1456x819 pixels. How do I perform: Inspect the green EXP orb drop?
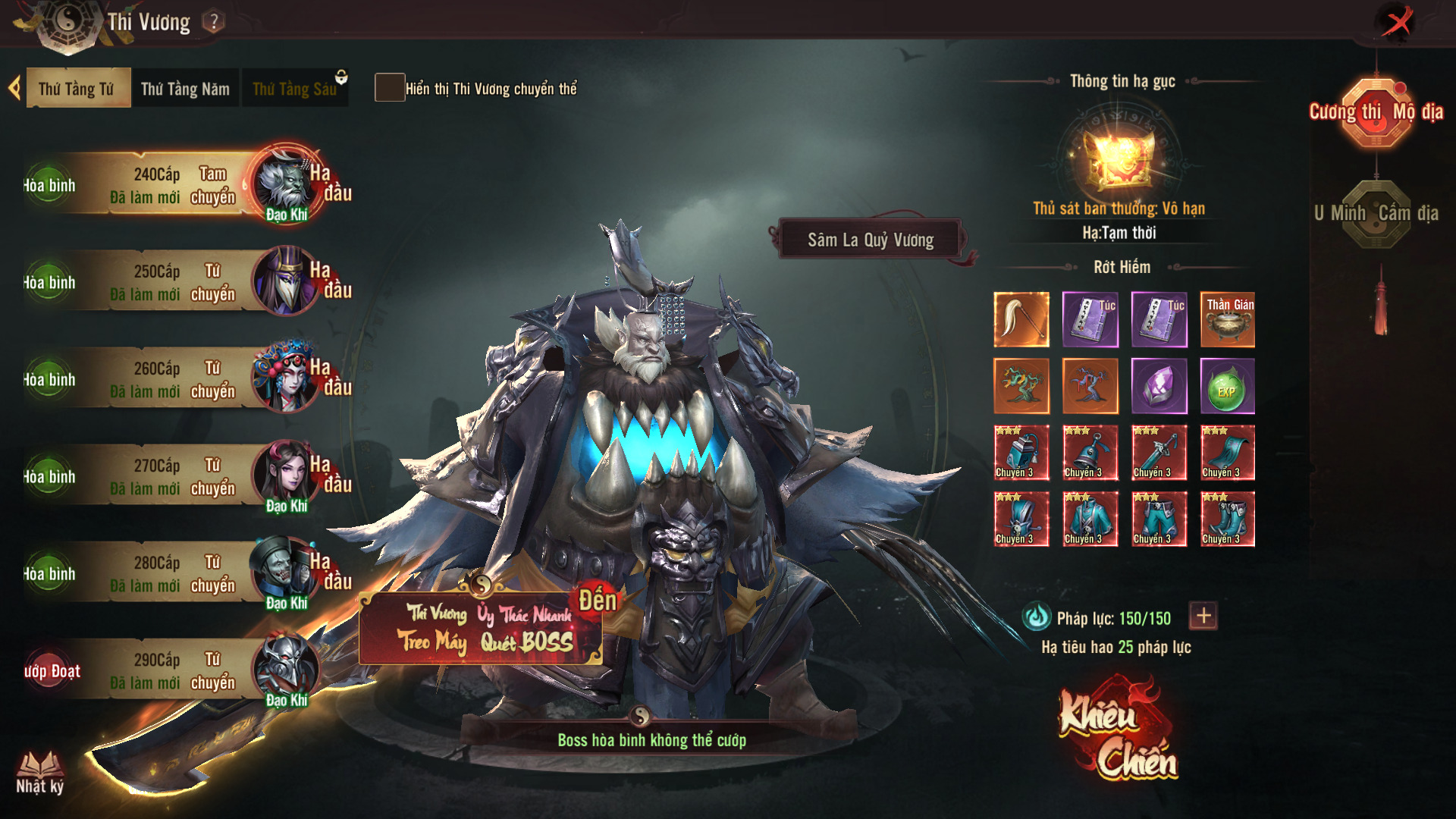click(1227, 387)
